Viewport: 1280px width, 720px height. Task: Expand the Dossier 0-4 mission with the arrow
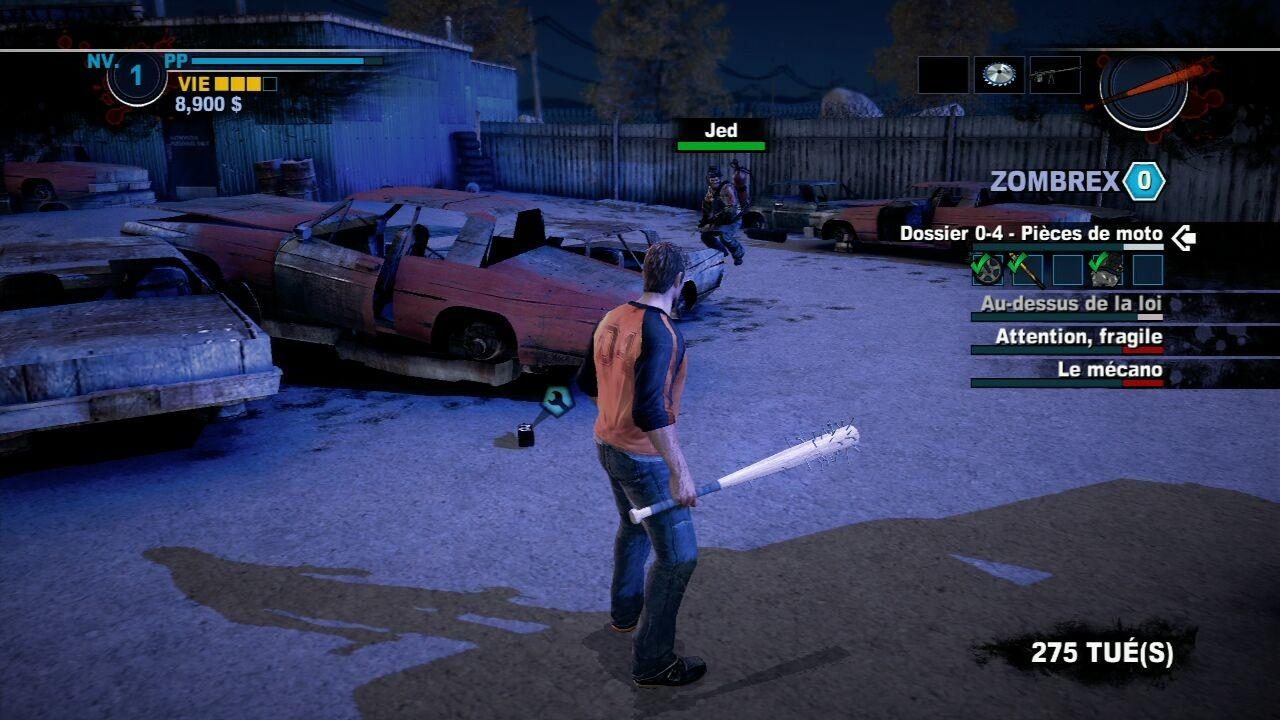pos(1185,237)
